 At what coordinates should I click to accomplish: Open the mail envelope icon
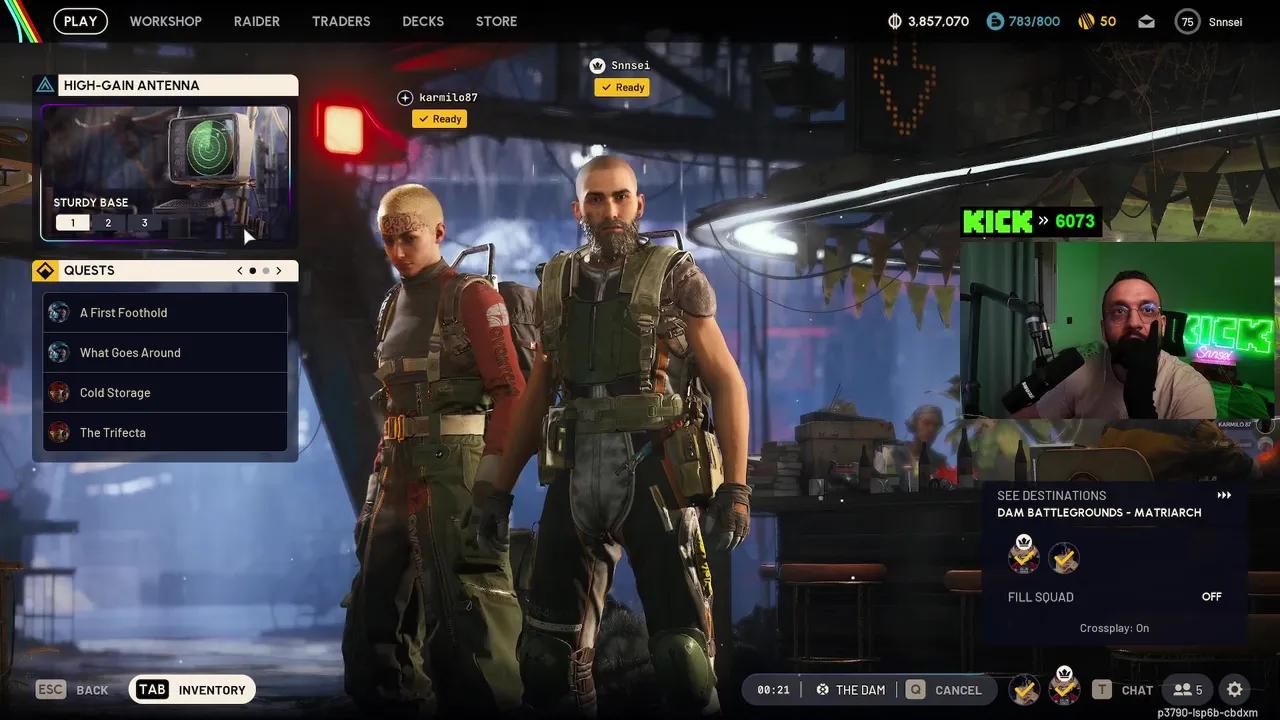click(1146, 20)
